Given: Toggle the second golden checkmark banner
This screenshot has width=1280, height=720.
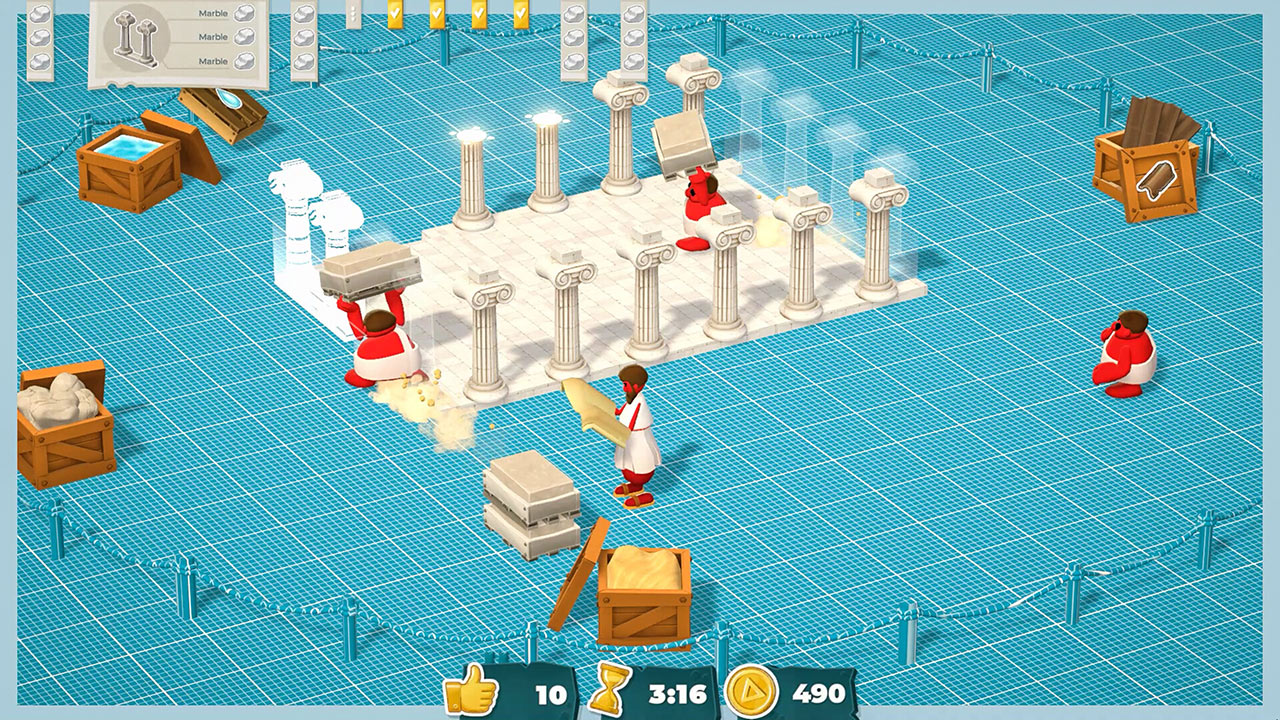Looking at the screenshot, I should point(437,14).
